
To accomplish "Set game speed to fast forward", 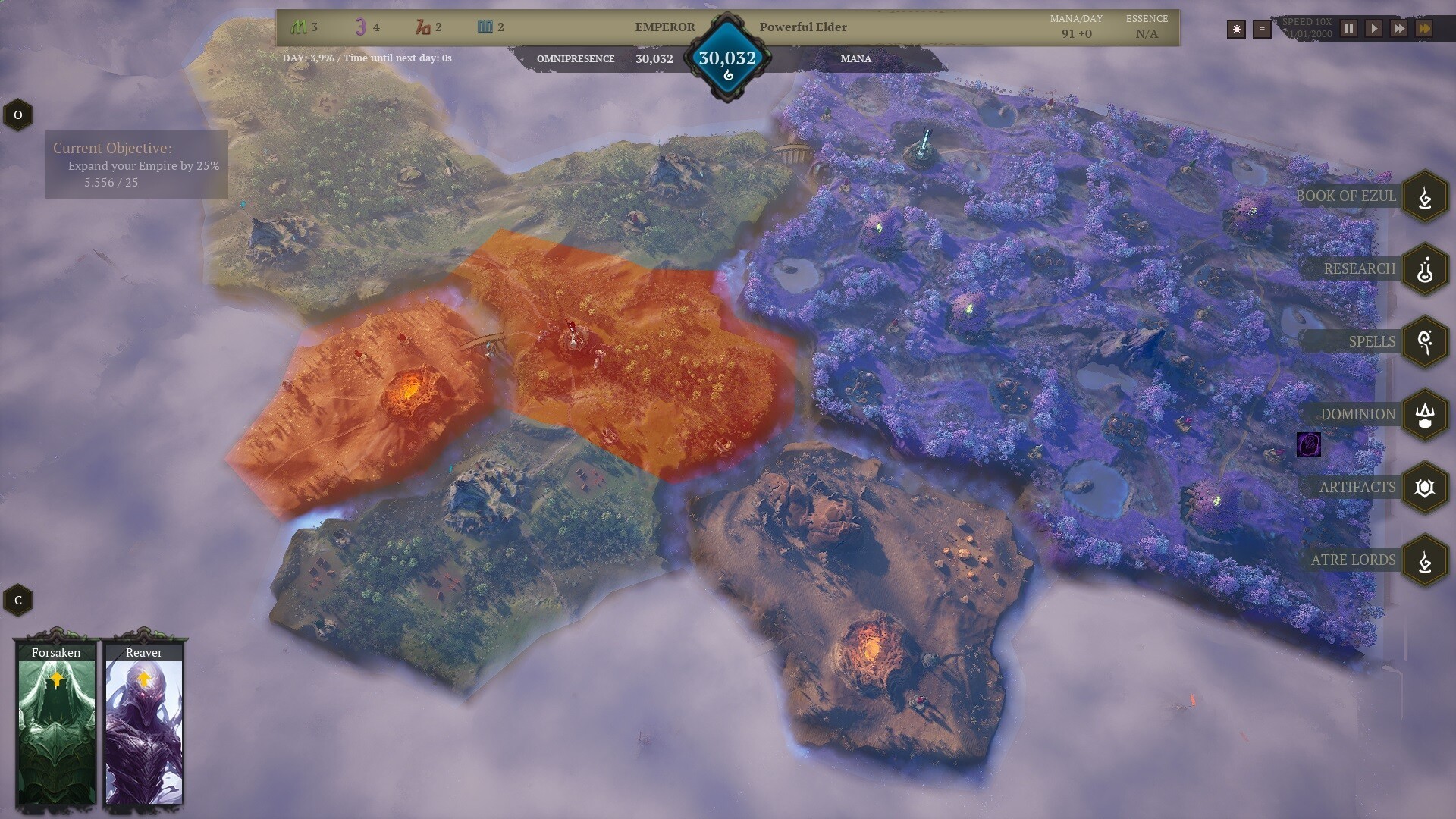I will (1399, 29).
